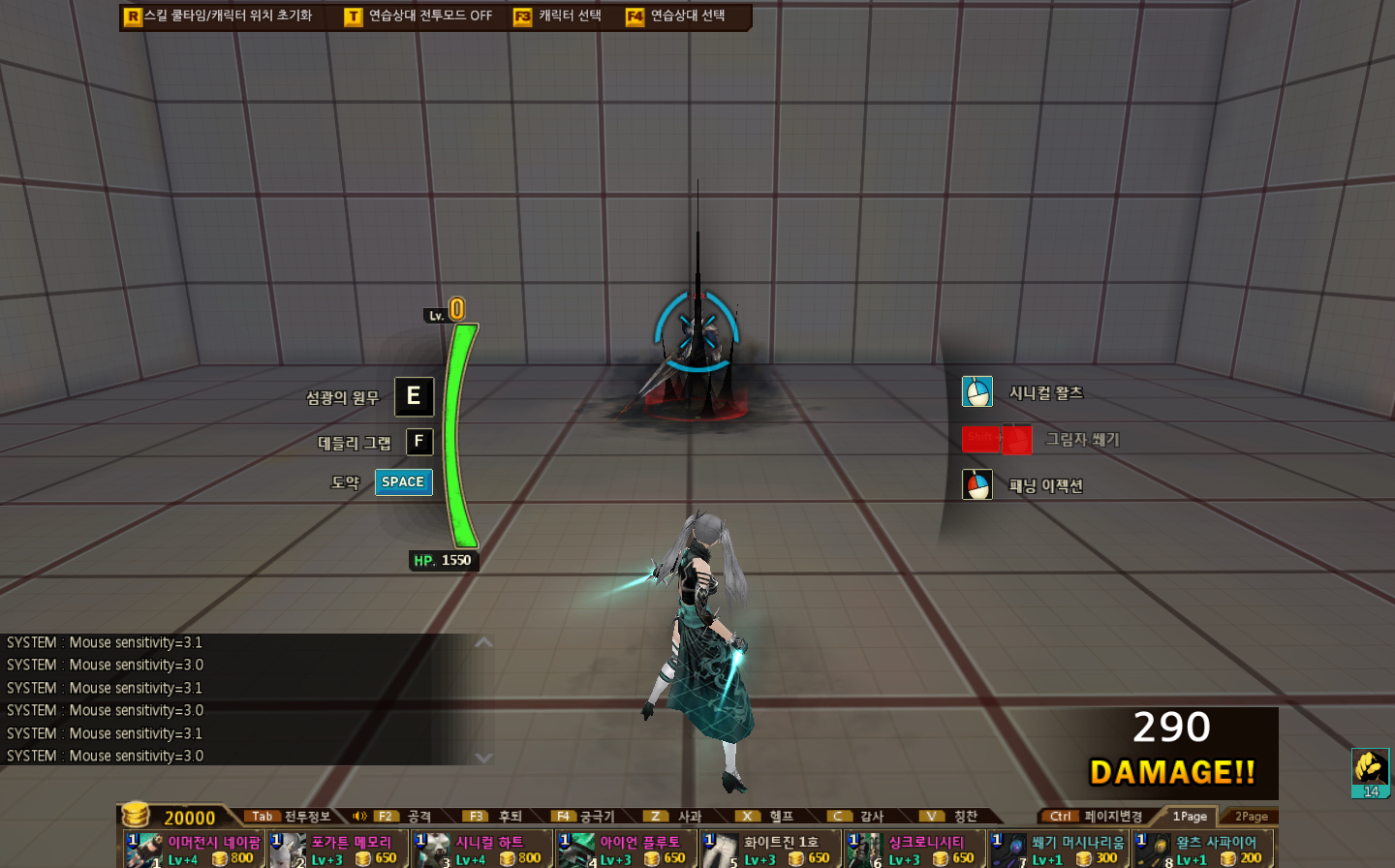This screenshot has height=868, width=1395.
Task: Open the yellow emblem icon numbered 14
Action: 1370,772
